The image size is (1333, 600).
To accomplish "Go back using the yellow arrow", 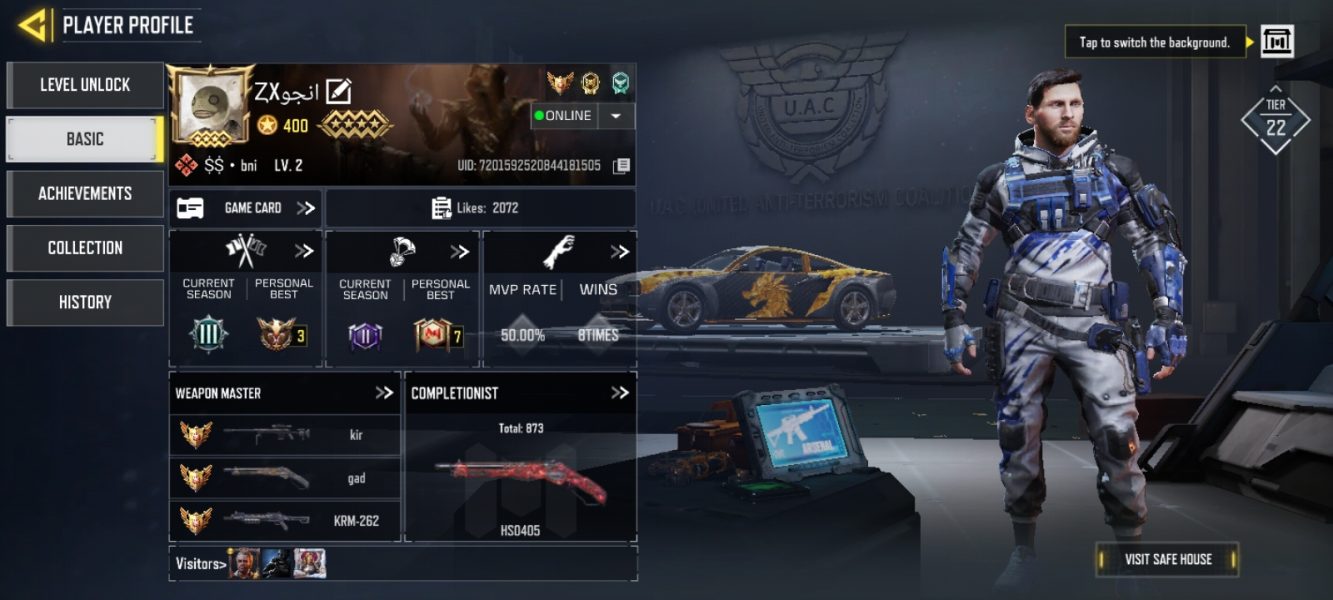I will pos(33,25).
